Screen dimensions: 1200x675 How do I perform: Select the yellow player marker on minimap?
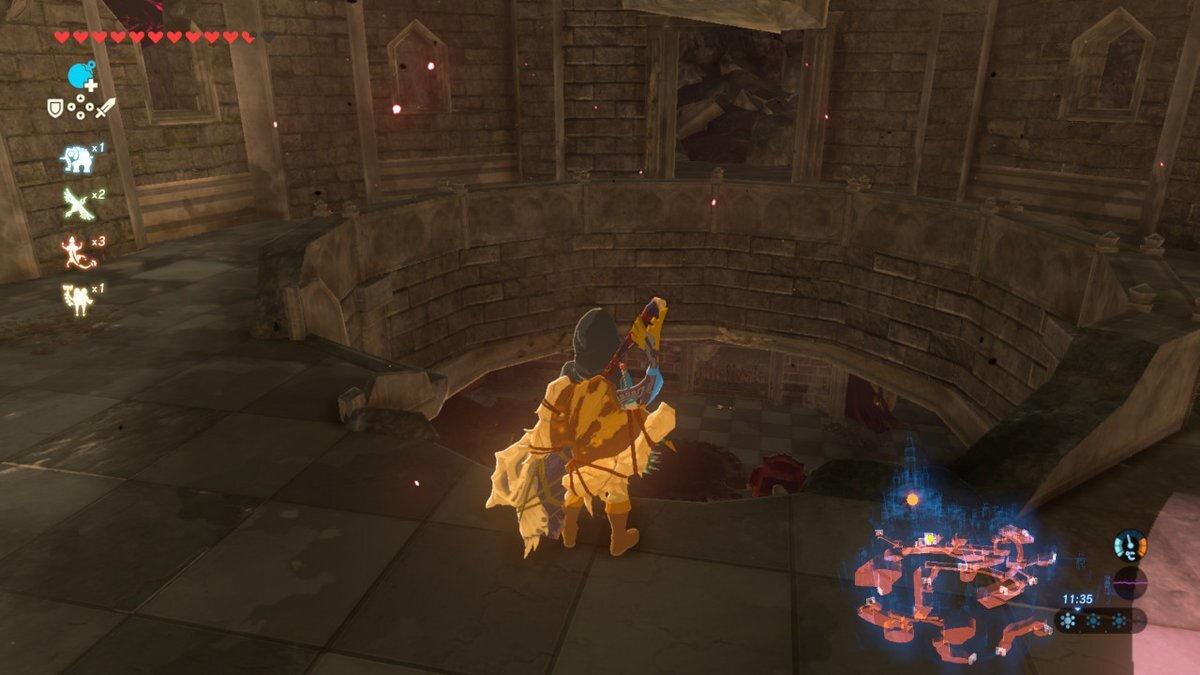coord(930,539)
